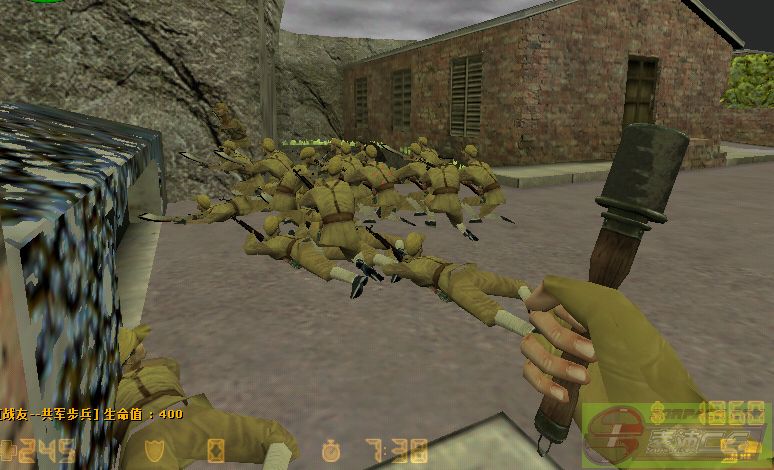Click the CS logo watermark overlay

[674, 436]
